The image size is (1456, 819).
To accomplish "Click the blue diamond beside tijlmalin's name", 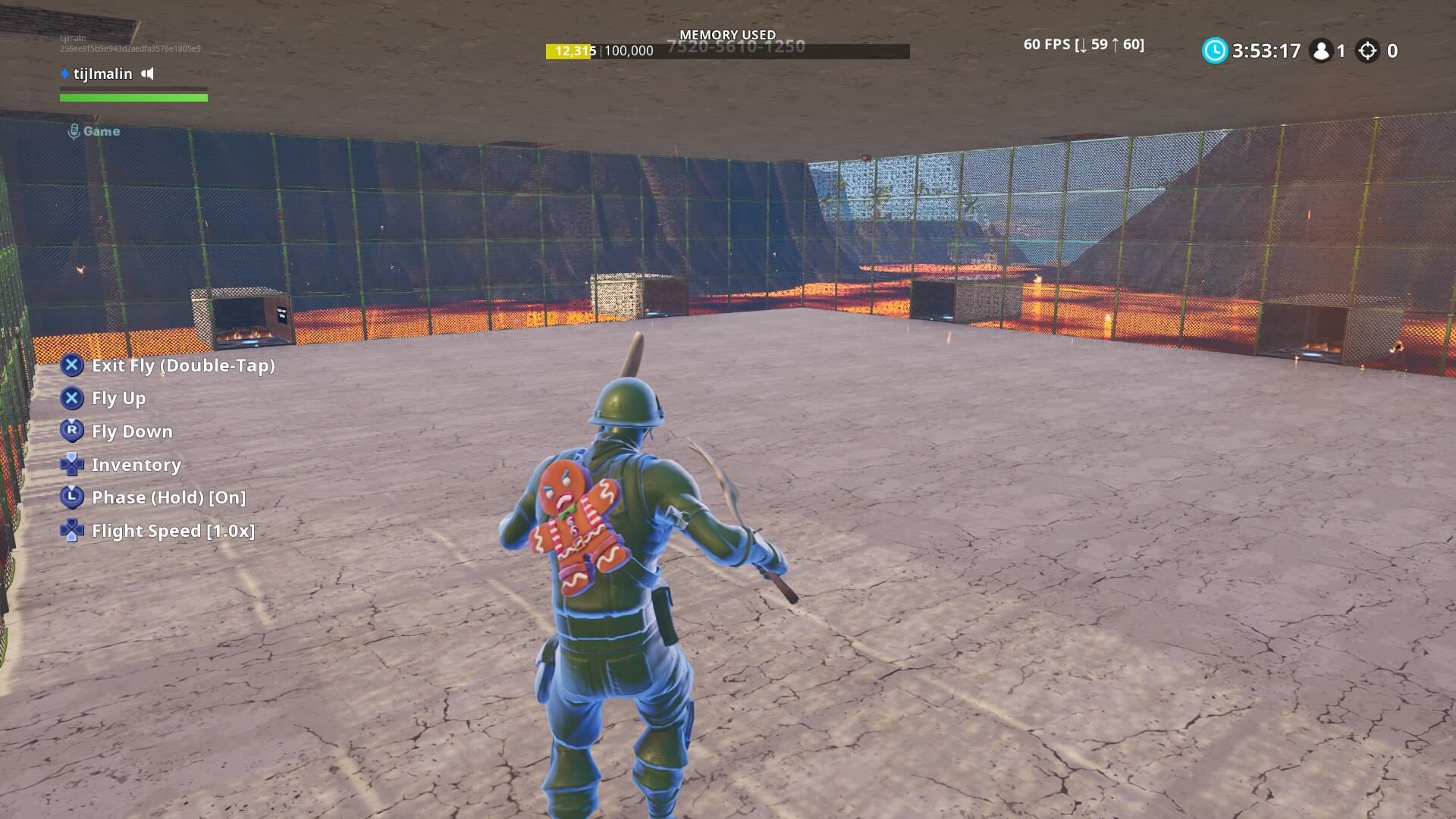I will 64,74.
